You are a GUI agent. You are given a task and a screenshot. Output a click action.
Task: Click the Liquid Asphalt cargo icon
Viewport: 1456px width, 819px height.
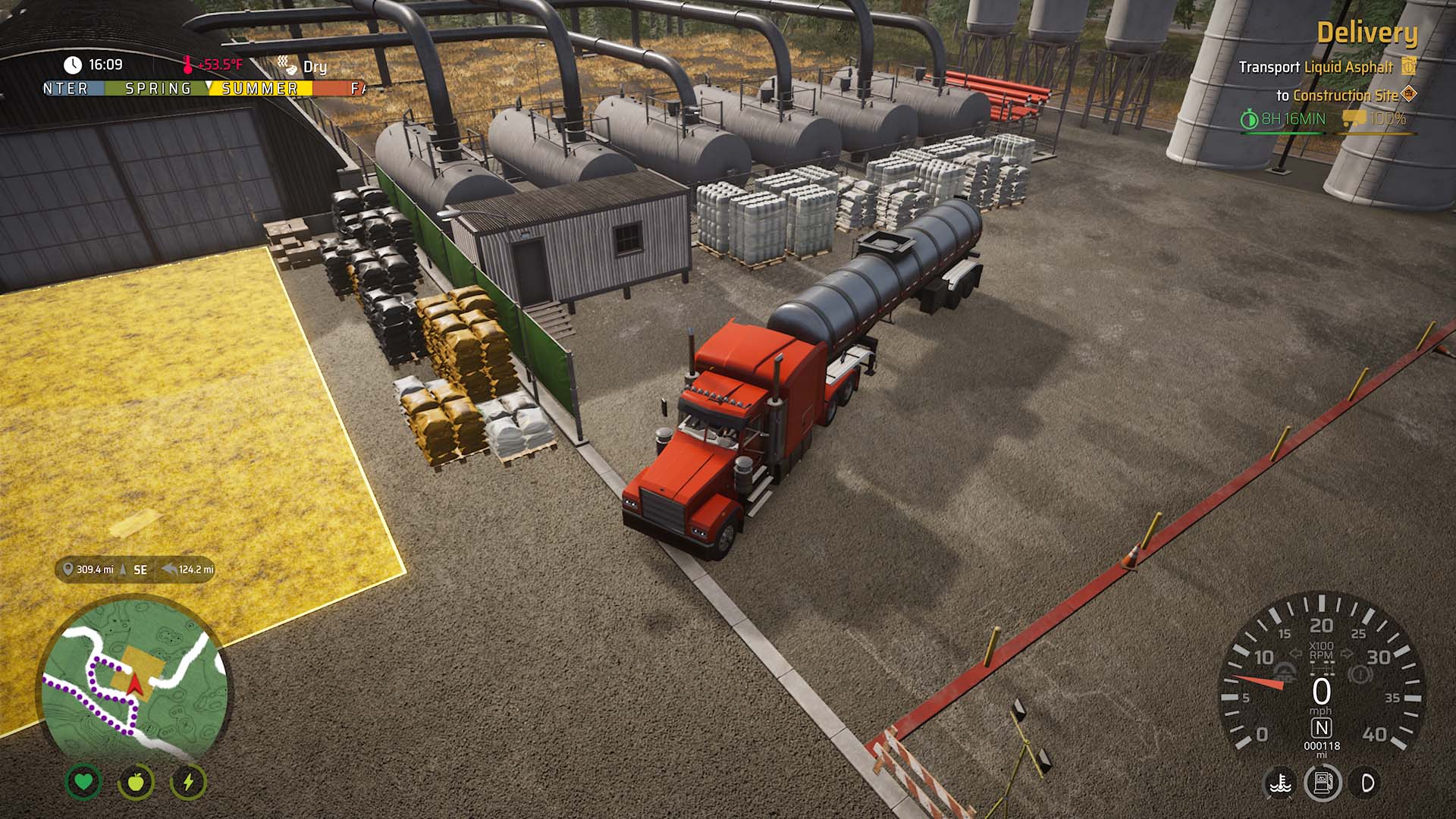1408,66
